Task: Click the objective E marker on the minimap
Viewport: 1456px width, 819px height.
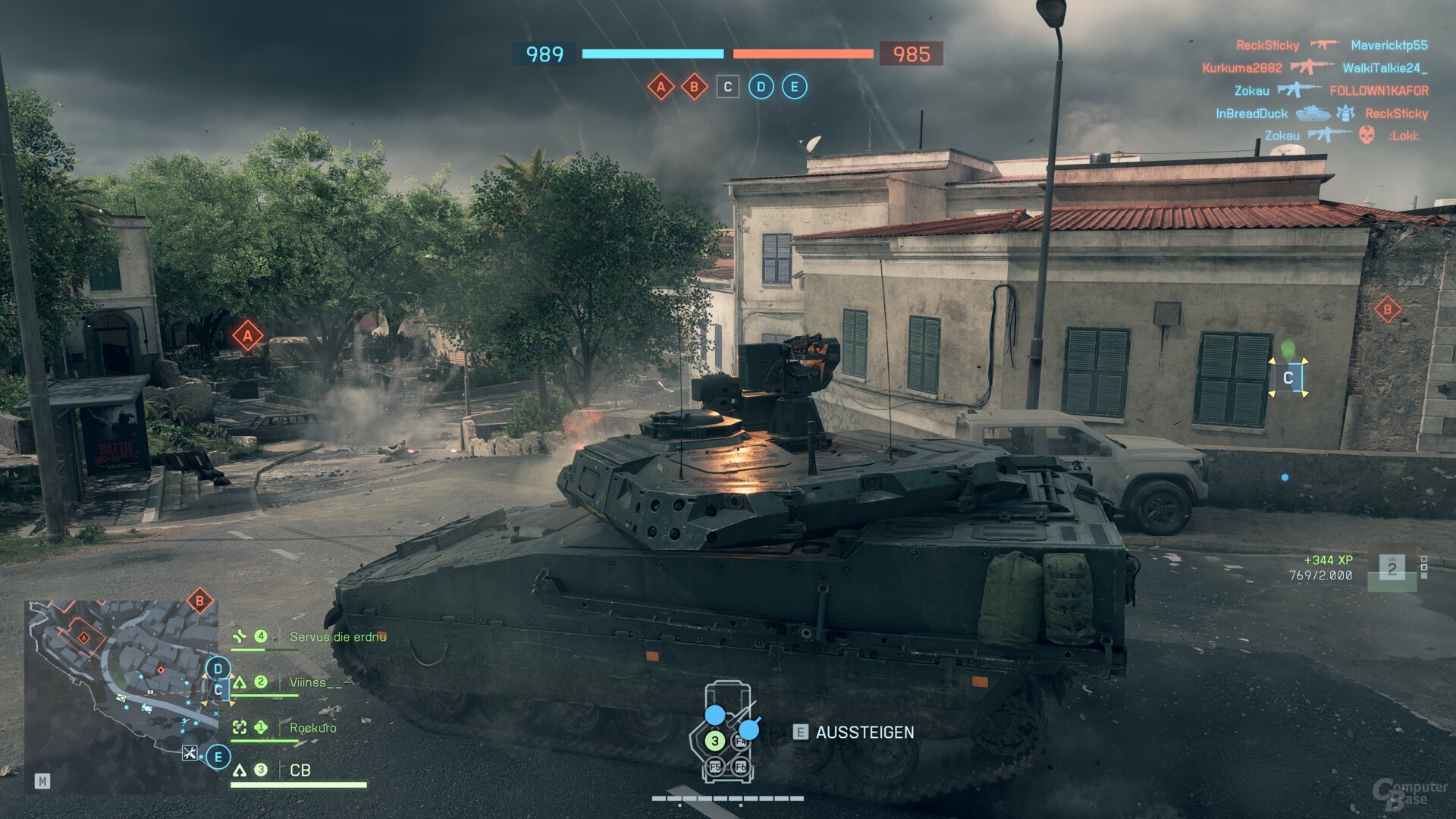Action: (x=218, y=757)
